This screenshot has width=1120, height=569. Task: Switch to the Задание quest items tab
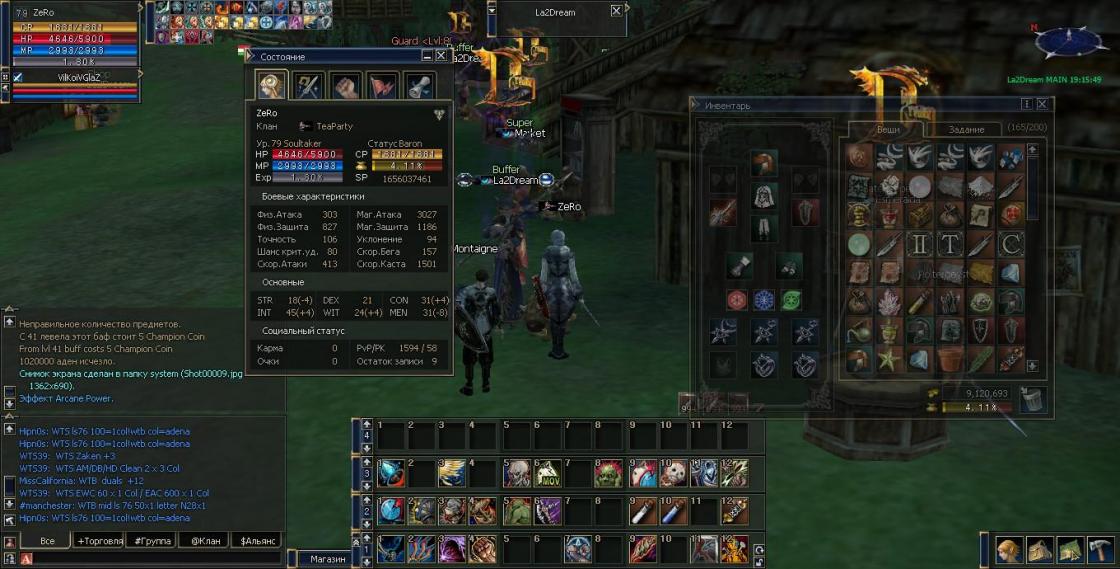point(967,129)
